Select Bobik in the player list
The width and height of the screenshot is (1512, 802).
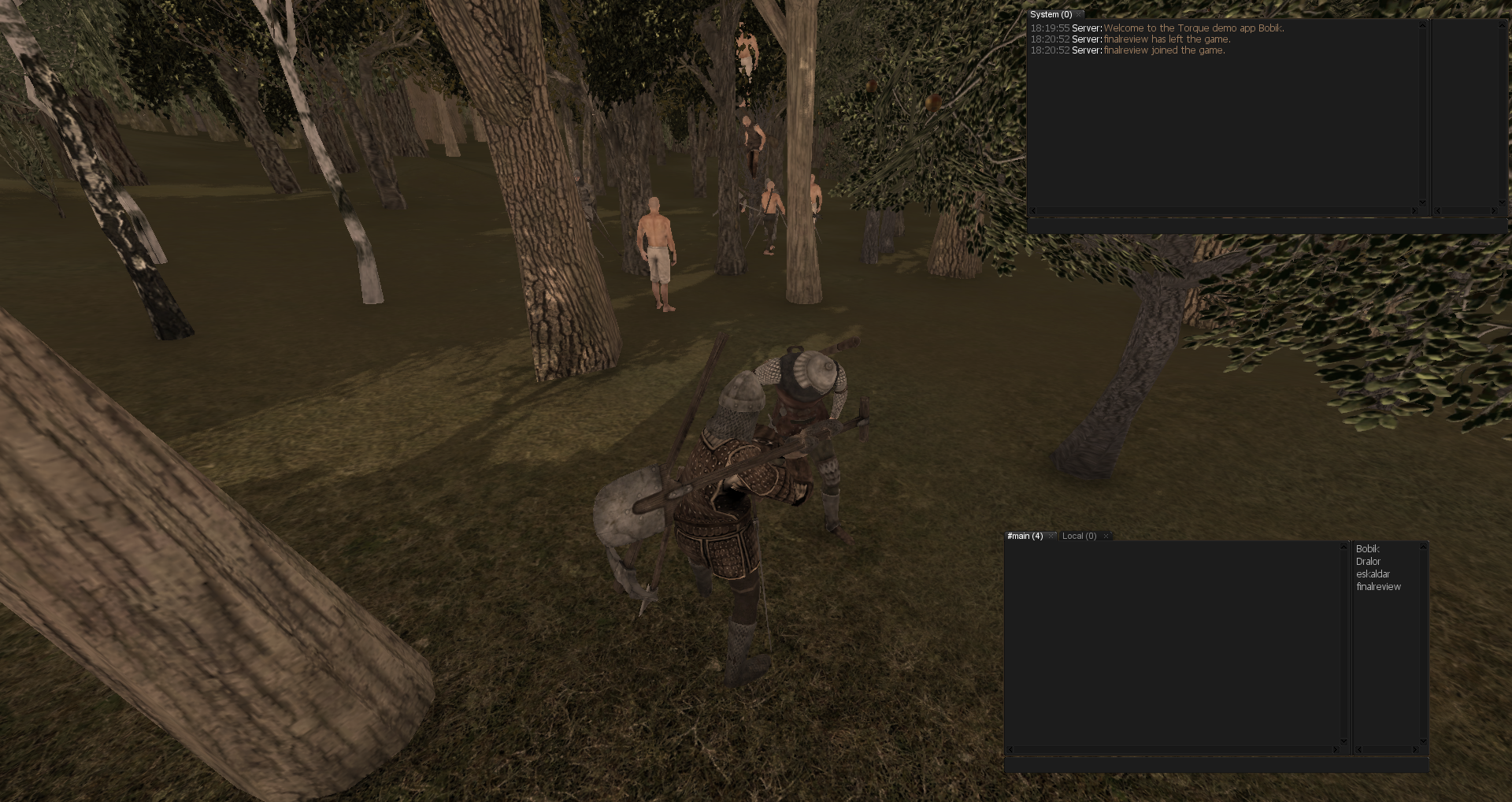1368,548
